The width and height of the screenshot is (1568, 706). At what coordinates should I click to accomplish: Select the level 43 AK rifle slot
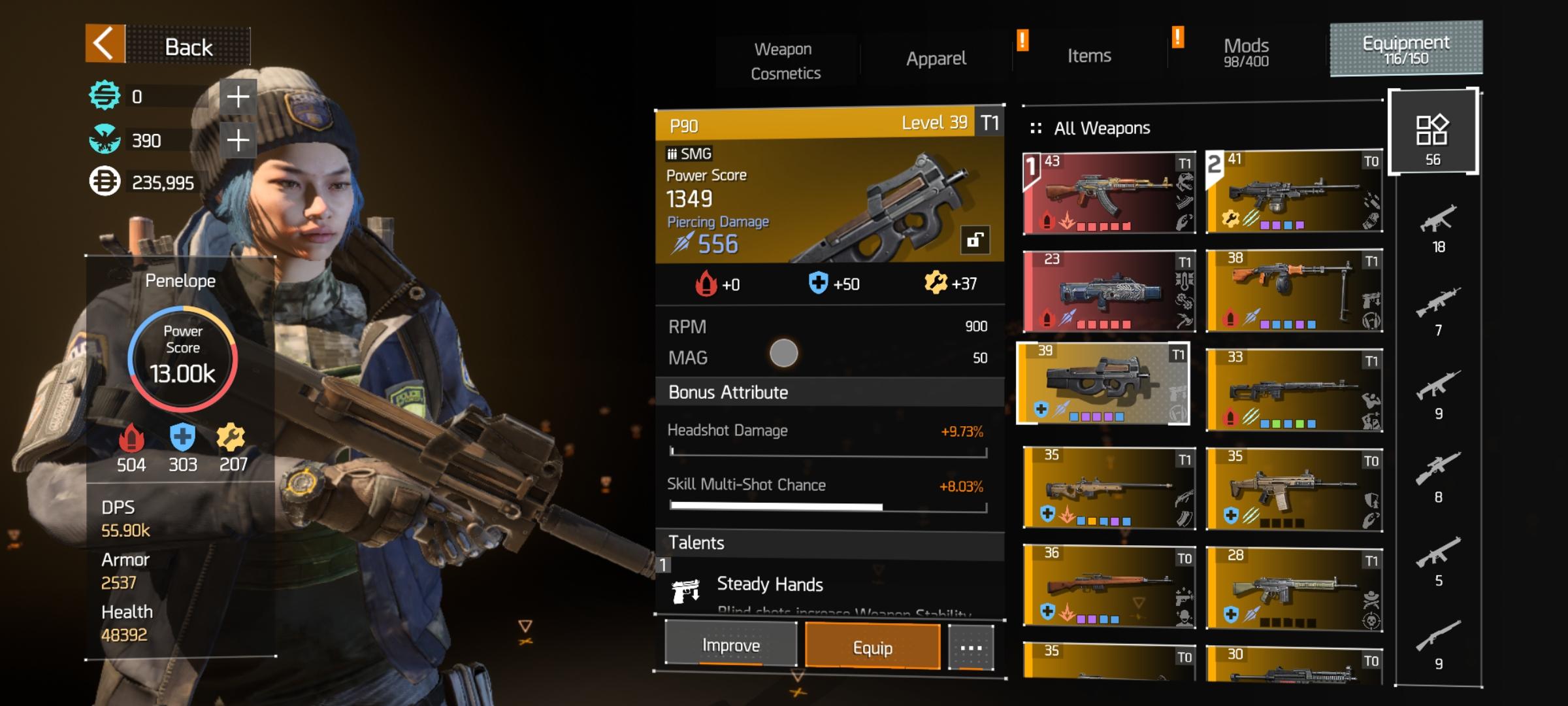coord(1109,193)
